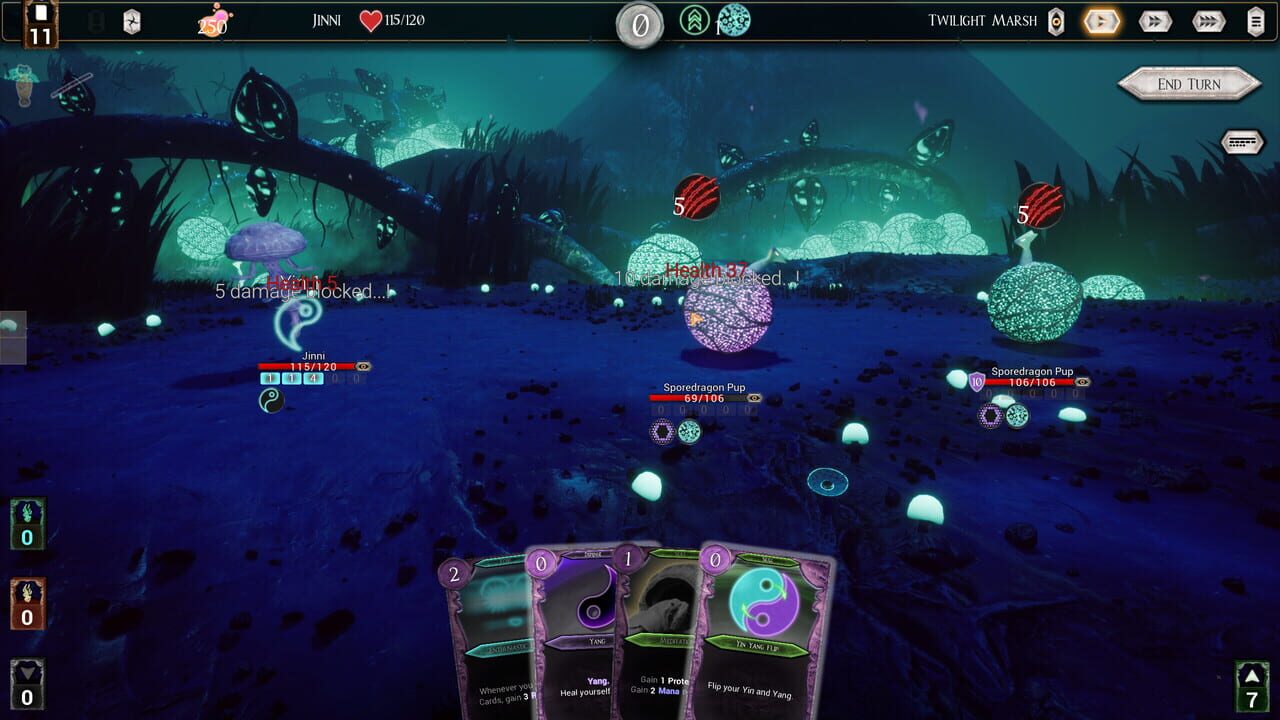Enable triple game speed
Screen dimensions: 1280x720
(1207, 21)
